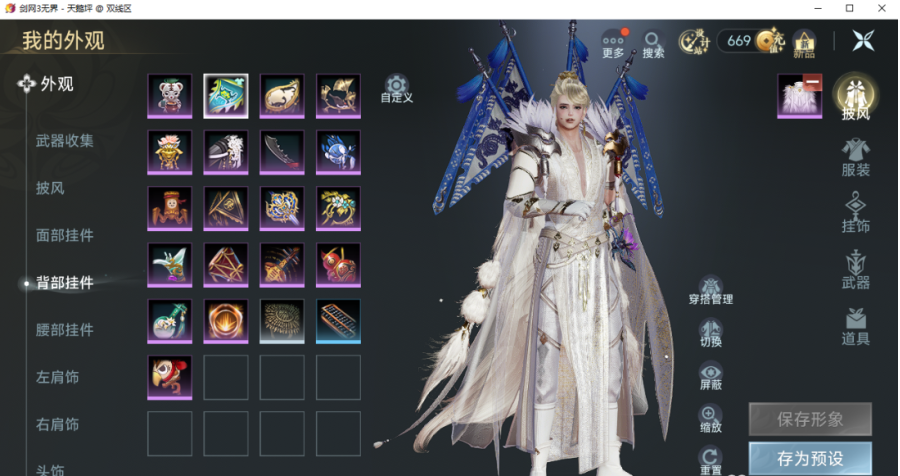Open the 更多 more options menu
Viewport: 900px width, 476px height.
pyautogui.click(x=613, y=43)
